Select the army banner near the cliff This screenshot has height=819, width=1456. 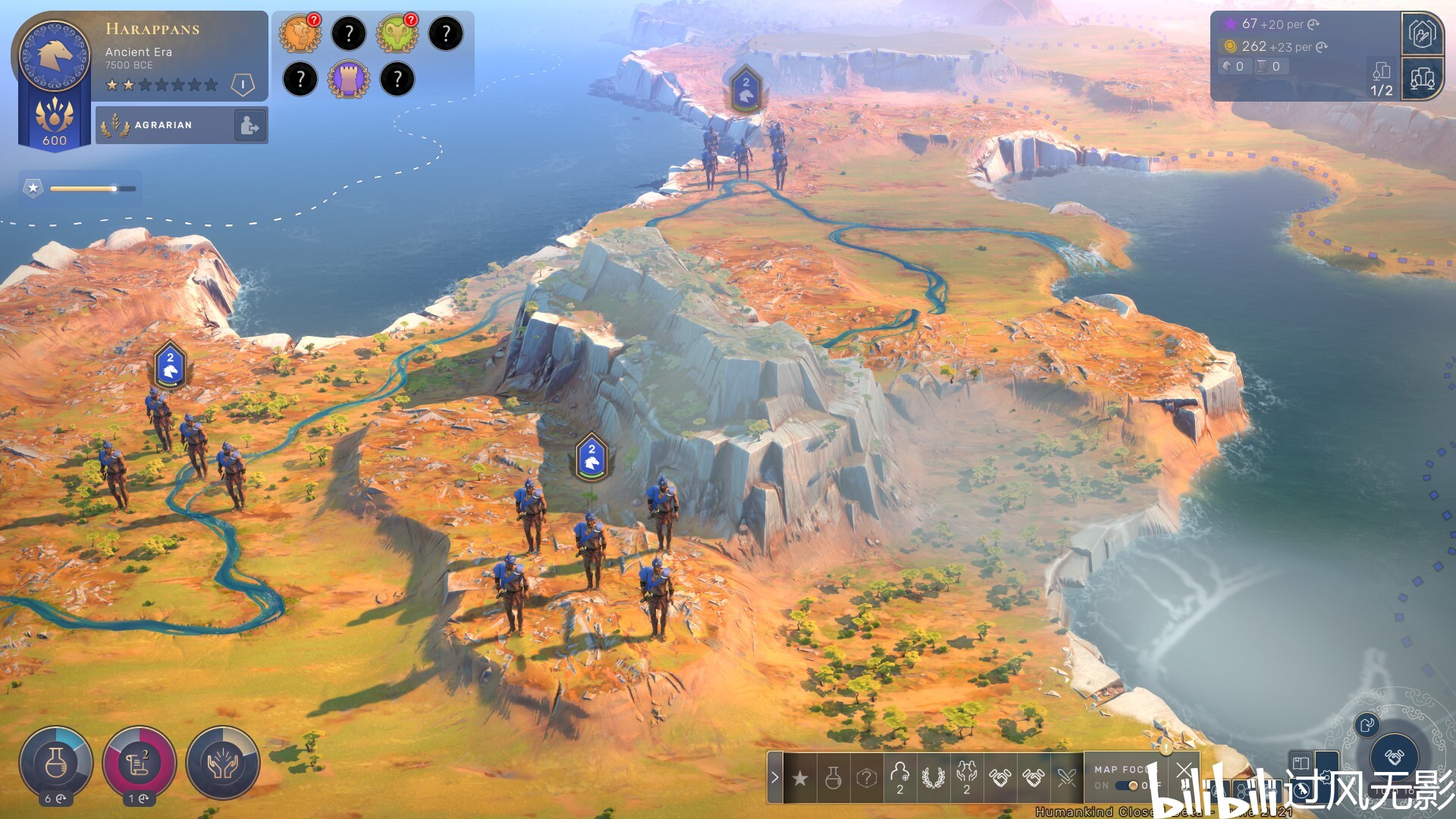click(x=591, y=457)
